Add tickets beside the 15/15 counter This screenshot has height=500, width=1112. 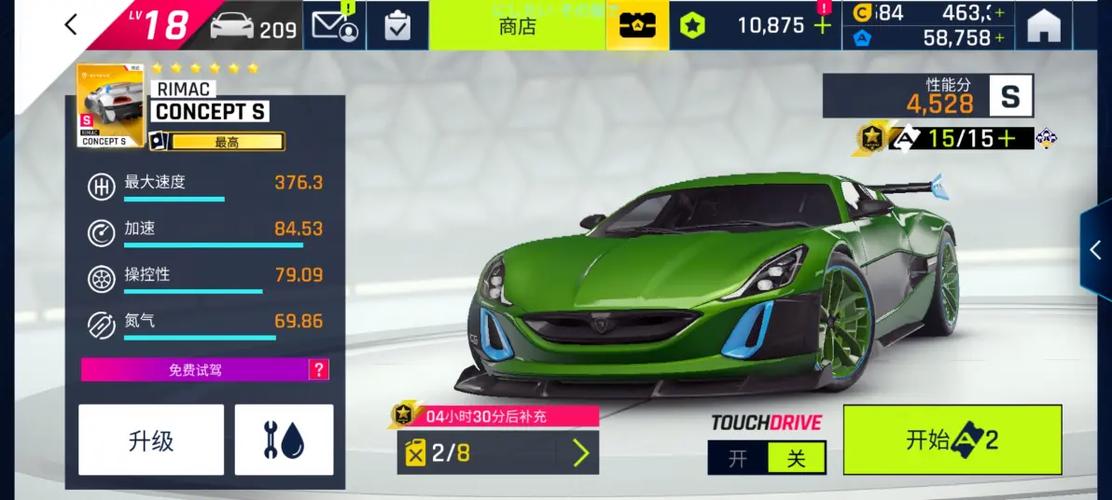tap(1005, 138)
